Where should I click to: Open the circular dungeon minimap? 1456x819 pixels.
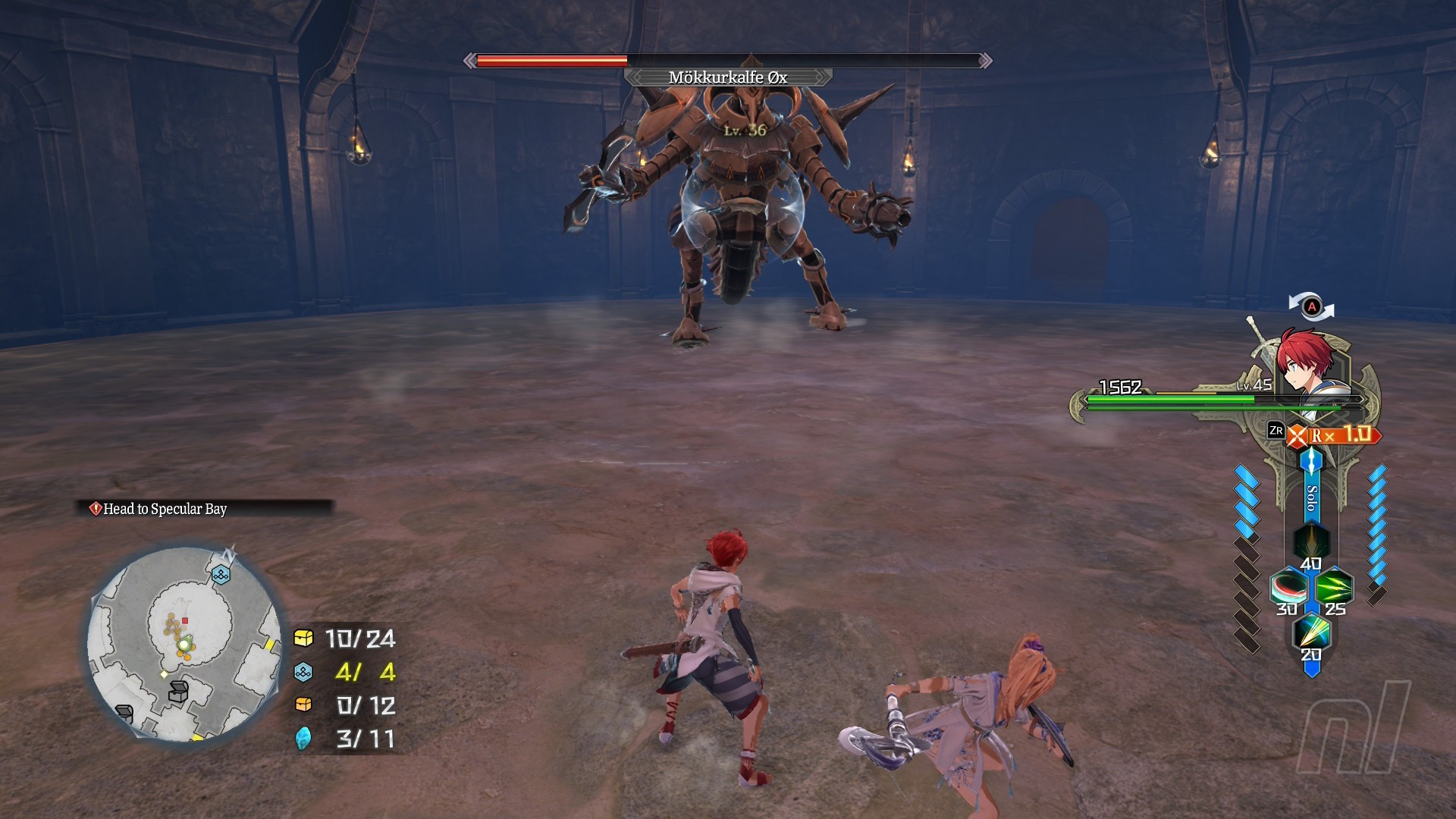pyautogui.click(x=184, y=645)
